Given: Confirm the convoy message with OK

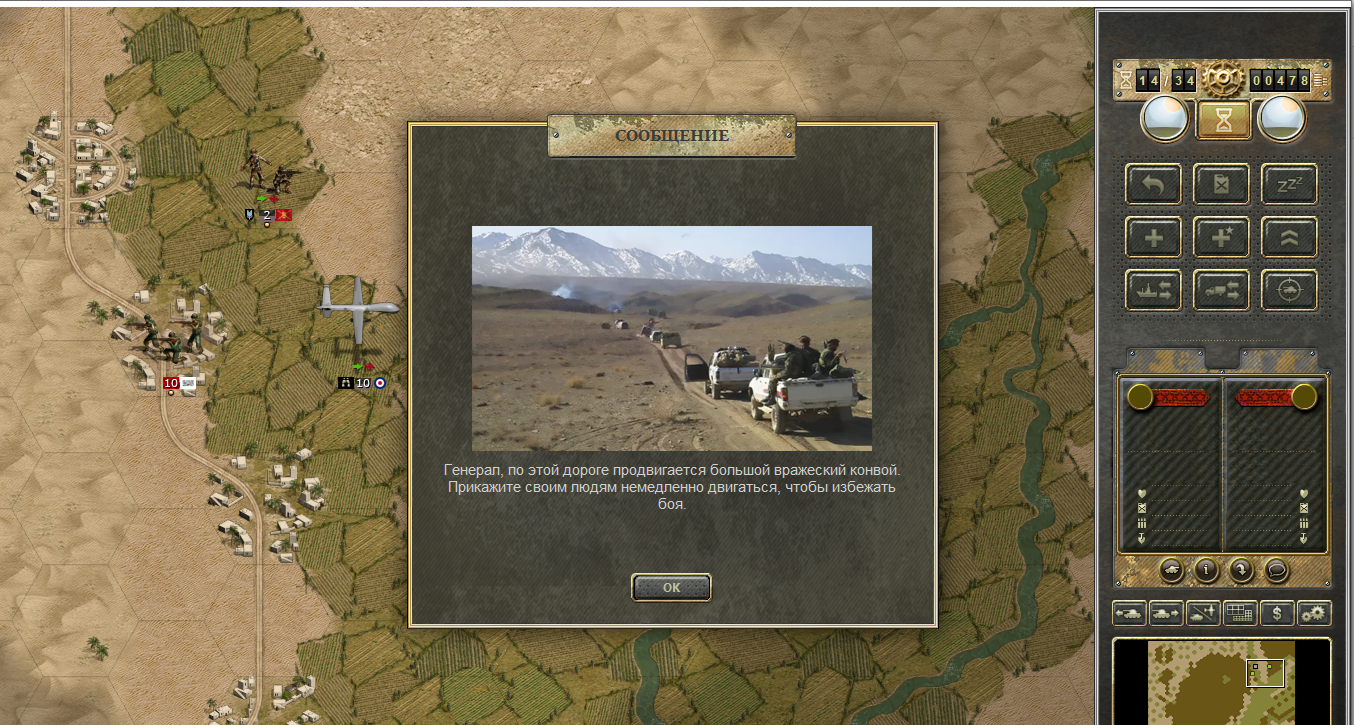Looking at the screenshot, I should click(671, 588).
